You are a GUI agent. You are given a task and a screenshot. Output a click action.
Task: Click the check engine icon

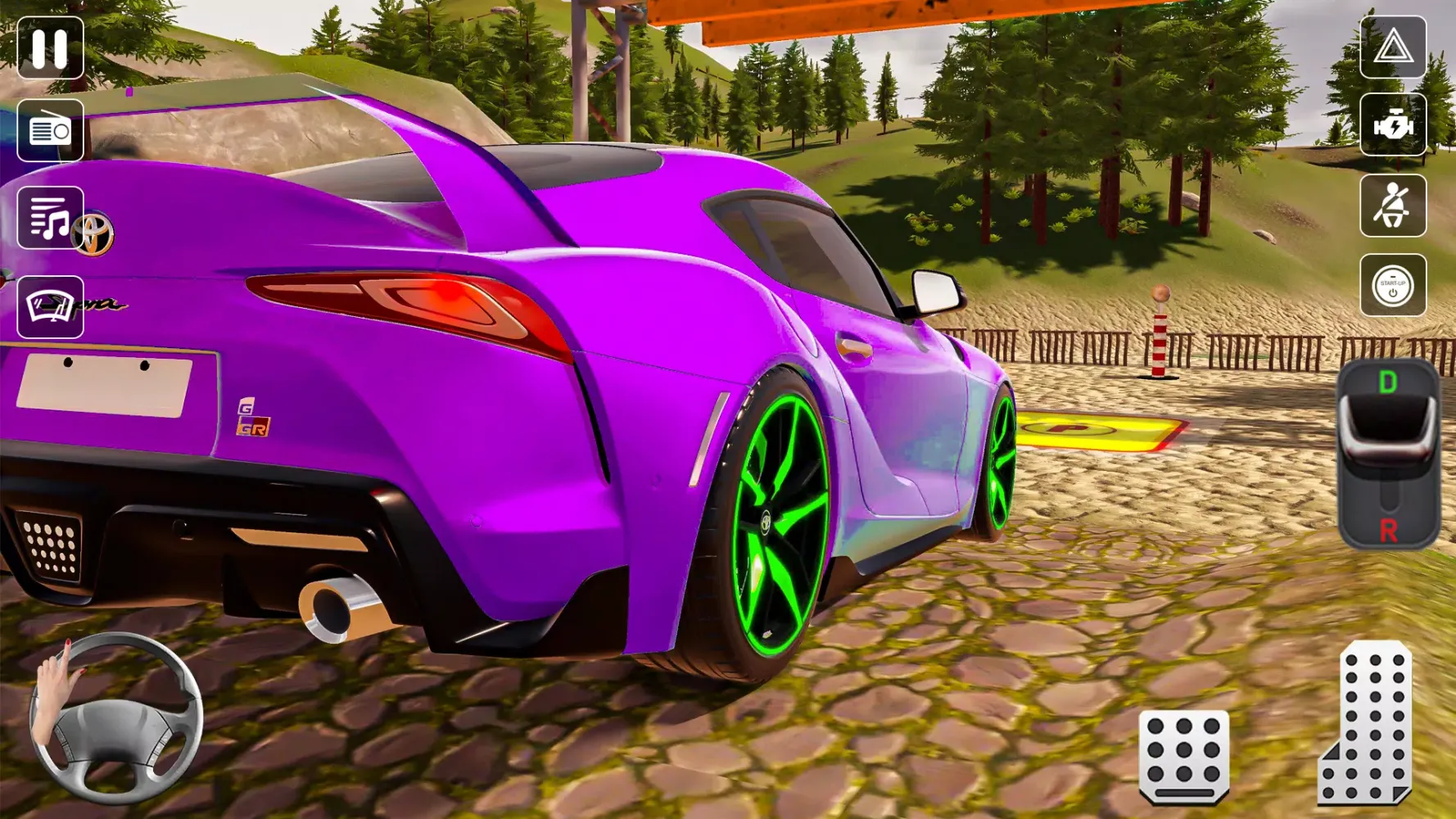[x=1392, y=125]
